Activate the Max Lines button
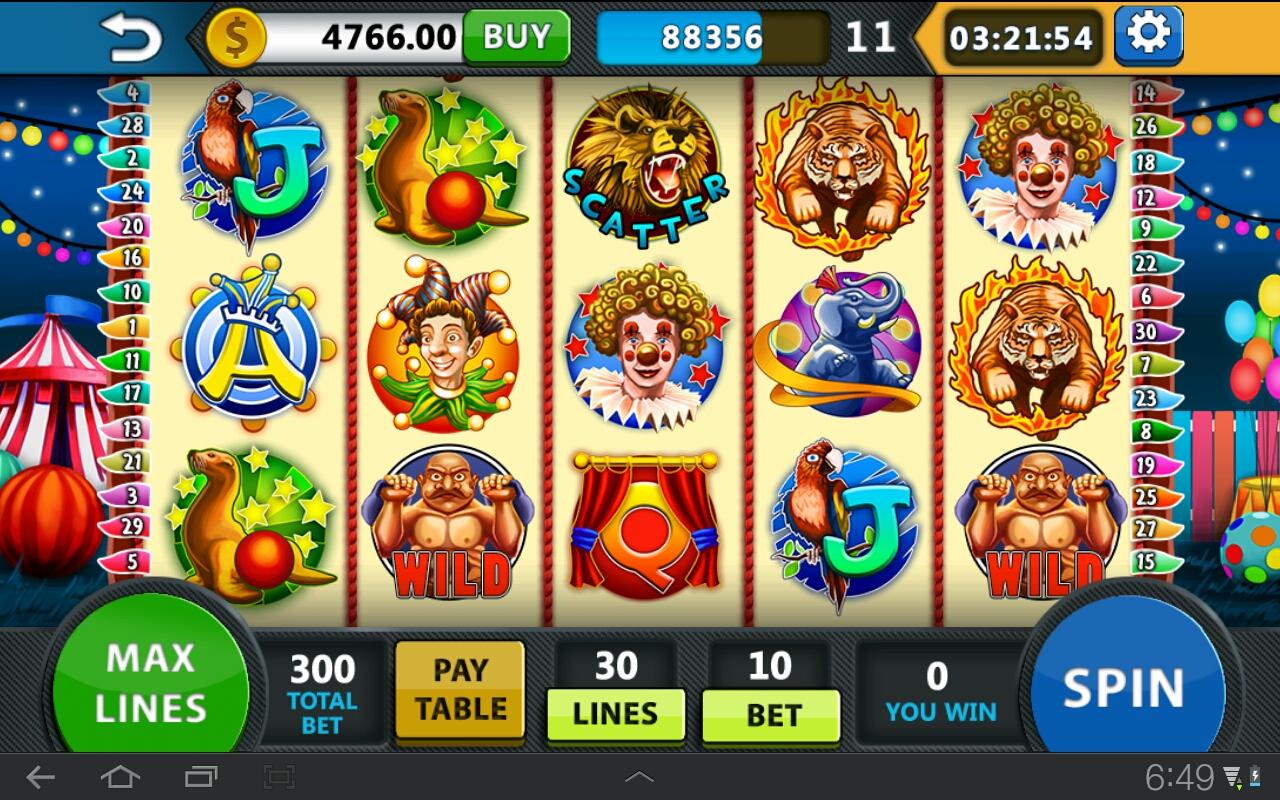The image size is (1280, 800). coord(150,682)
